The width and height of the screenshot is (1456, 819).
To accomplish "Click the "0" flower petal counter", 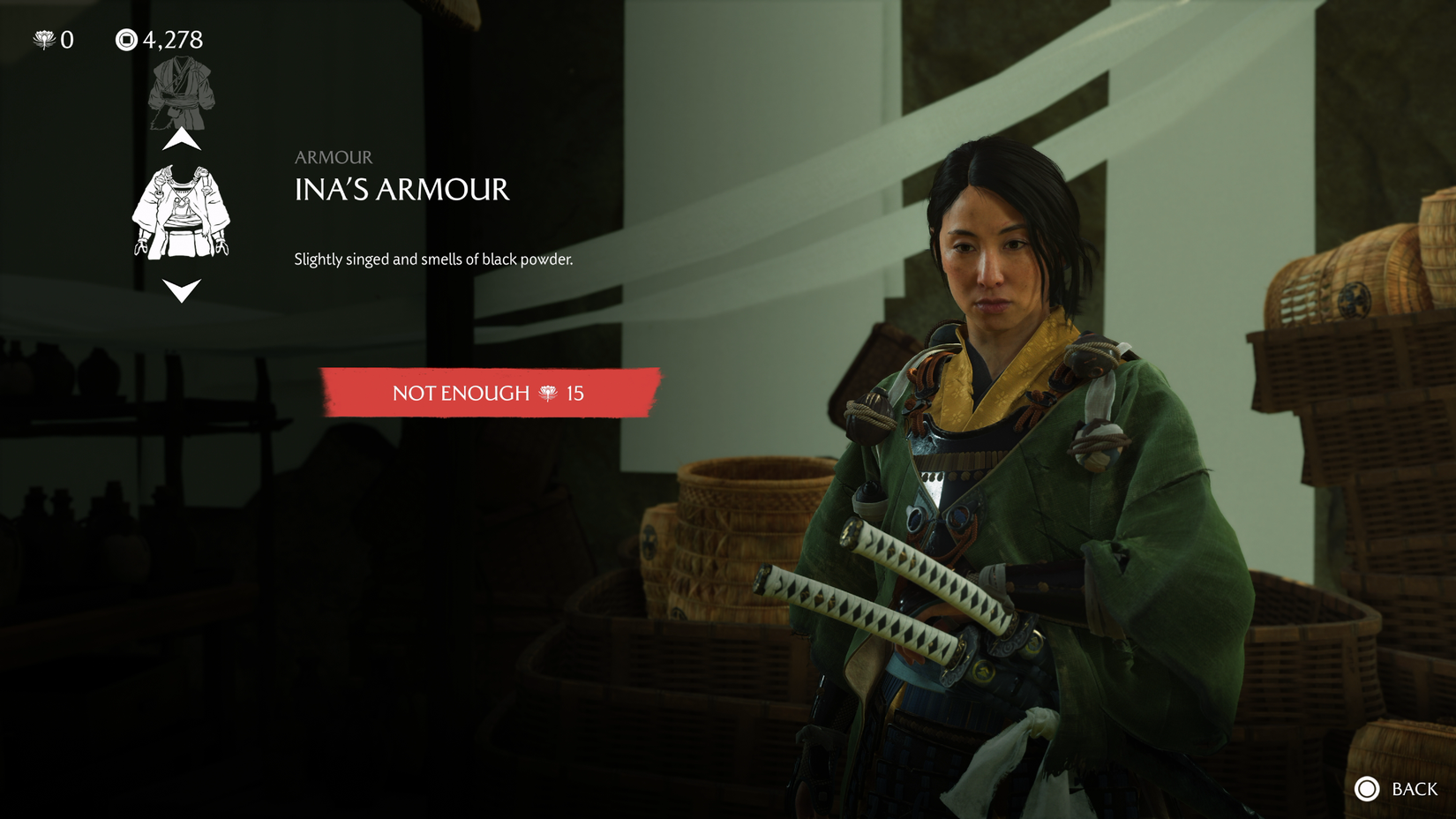I will click(x=66, y=39).
